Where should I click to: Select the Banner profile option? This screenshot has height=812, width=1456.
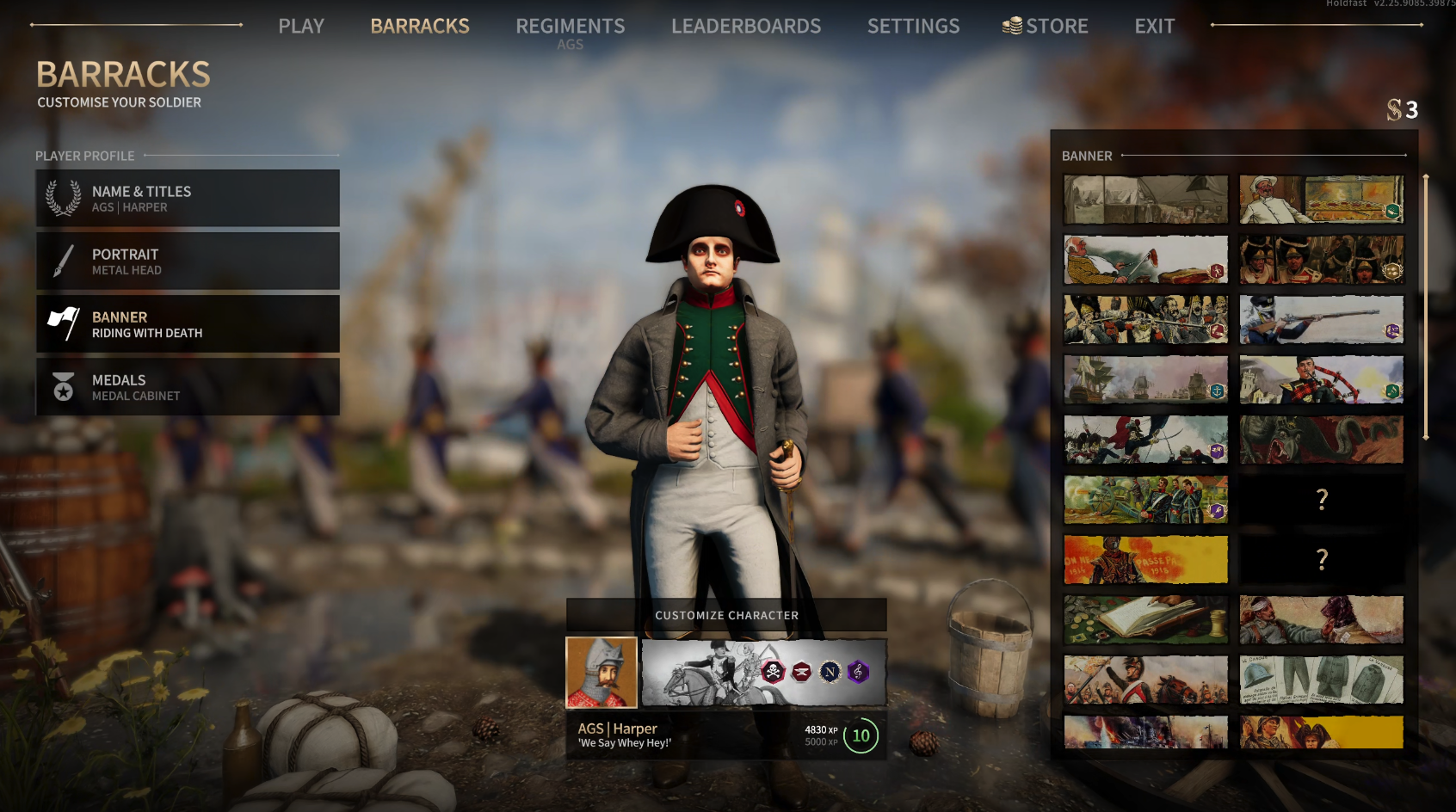point(188,324)
